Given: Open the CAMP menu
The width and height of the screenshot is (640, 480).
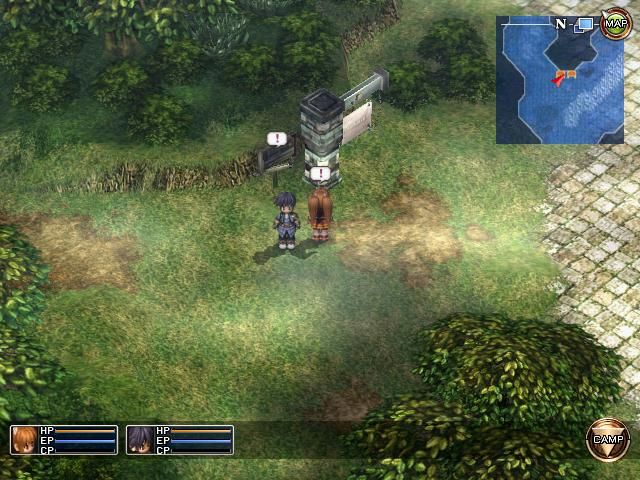Looking at the screenshot, I should pyautogui.click(x=608, y=440).
